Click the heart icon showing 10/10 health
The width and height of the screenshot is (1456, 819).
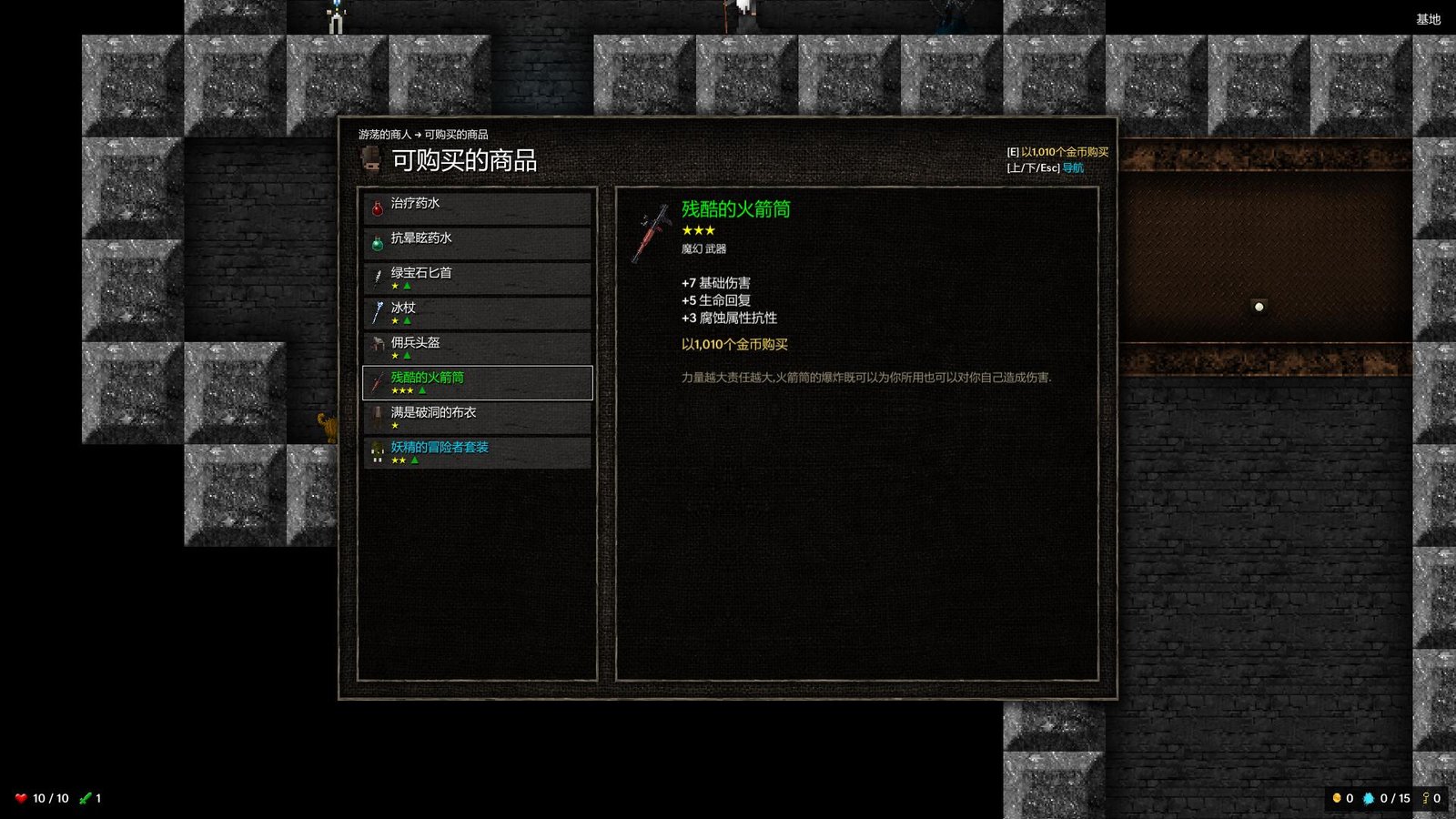pyautogui.click(x=20, y=797)
